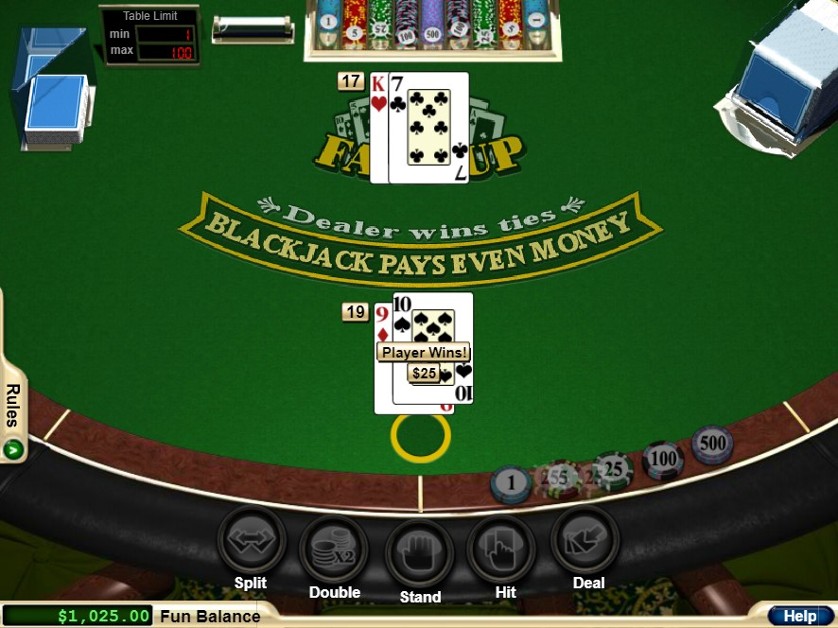Viewport: 838px width, 628px height.
Task: Choose the black 100 chip
Action: click(662, 459)
